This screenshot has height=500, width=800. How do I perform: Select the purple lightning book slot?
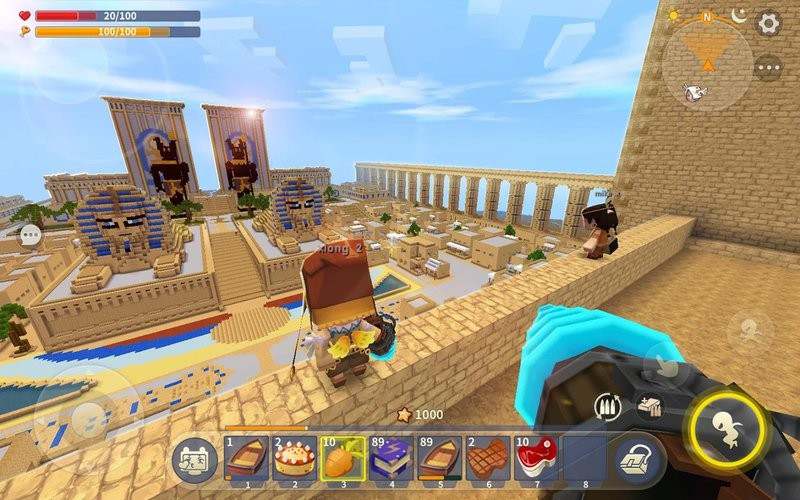(x=389, y=459)
